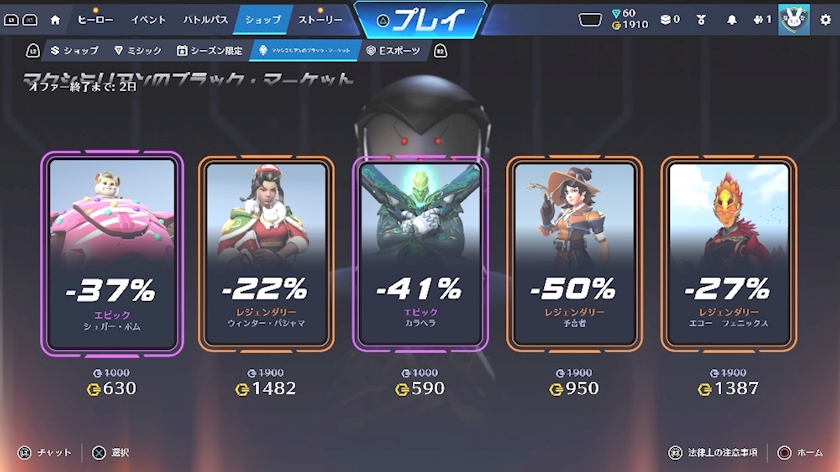Open the player profile avatar
840x472 pixels.
click(x=793, y=19)
